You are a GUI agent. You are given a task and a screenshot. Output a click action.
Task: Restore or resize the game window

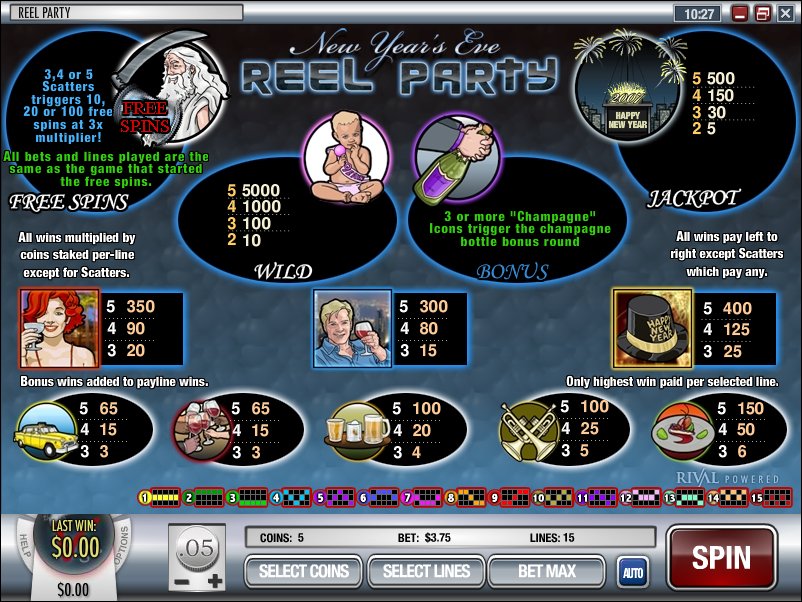tap(762, 14)
